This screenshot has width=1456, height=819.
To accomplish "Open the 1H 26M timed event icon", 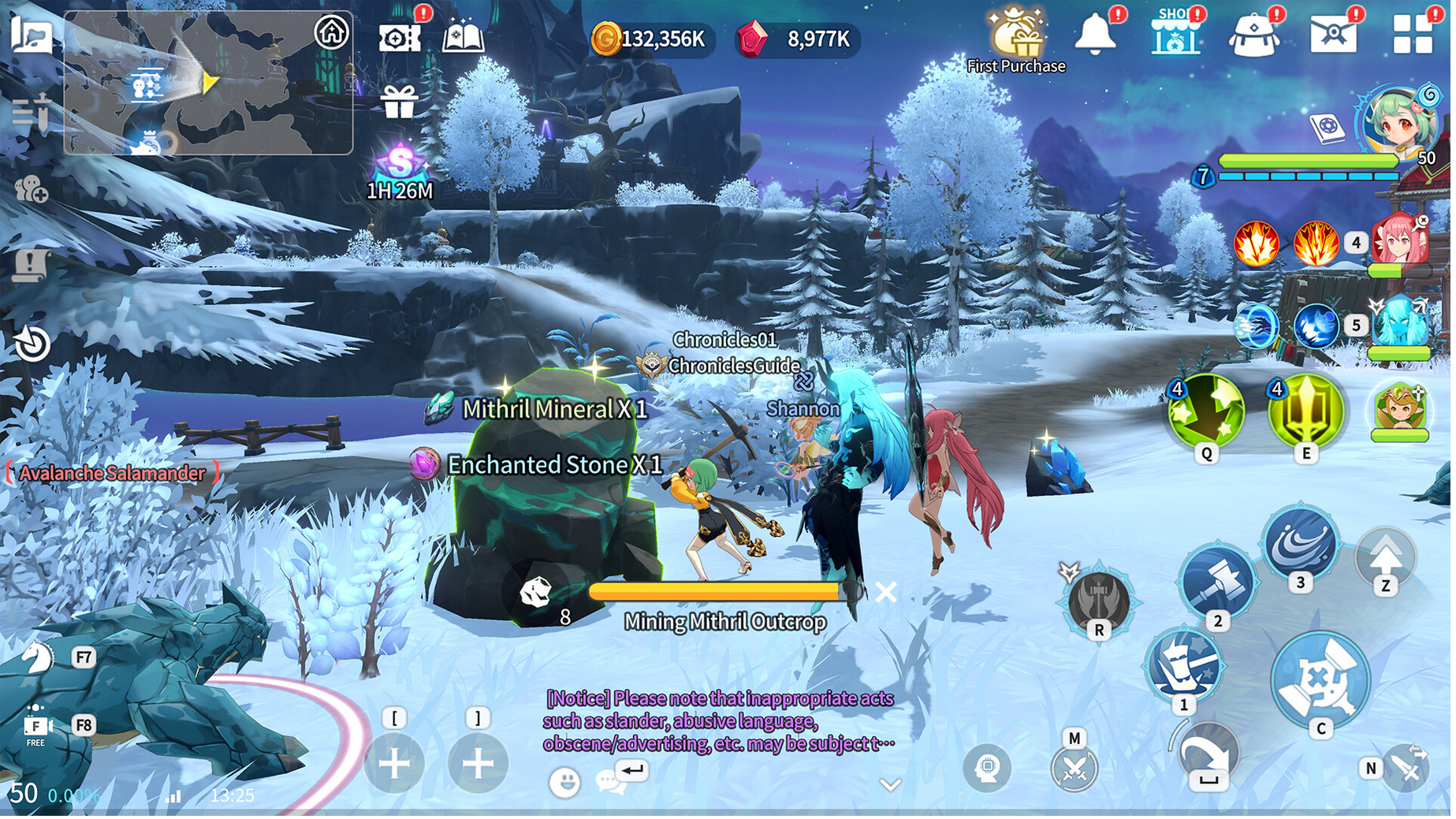I will tap(400, 167).
